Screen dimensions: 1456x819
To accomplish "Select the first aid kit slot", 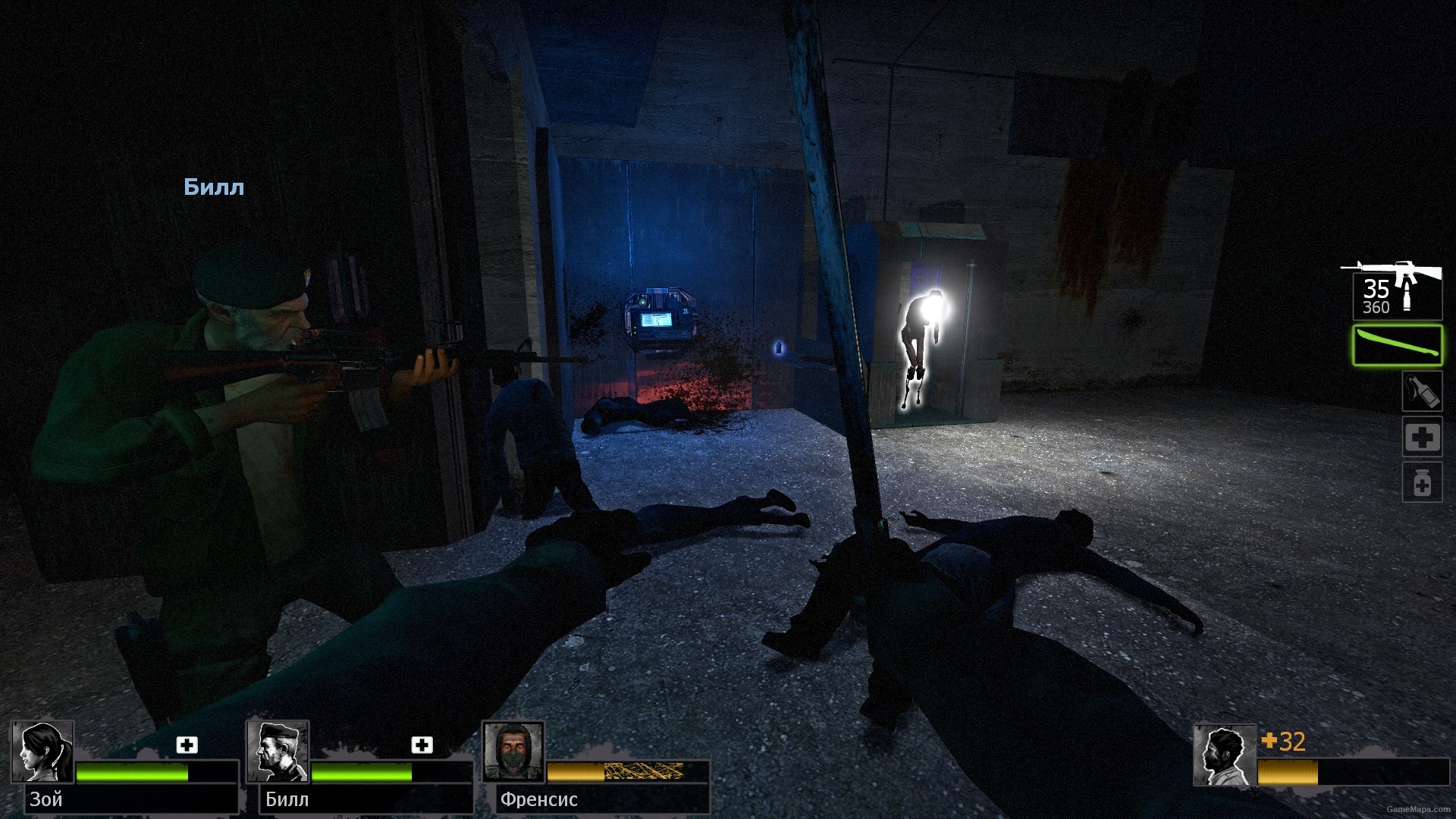I will click(1421, 438).
